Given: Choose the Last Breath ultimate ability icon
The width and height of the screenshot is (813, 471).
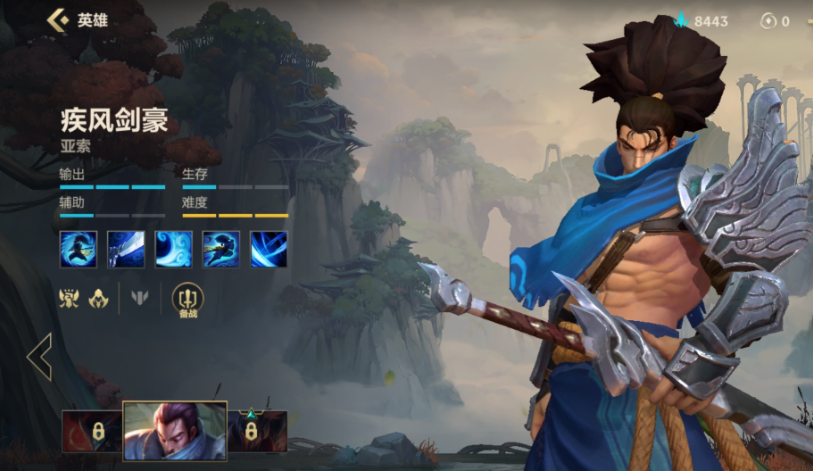Looking at the screenshot, I should click(x=269, y=249).
